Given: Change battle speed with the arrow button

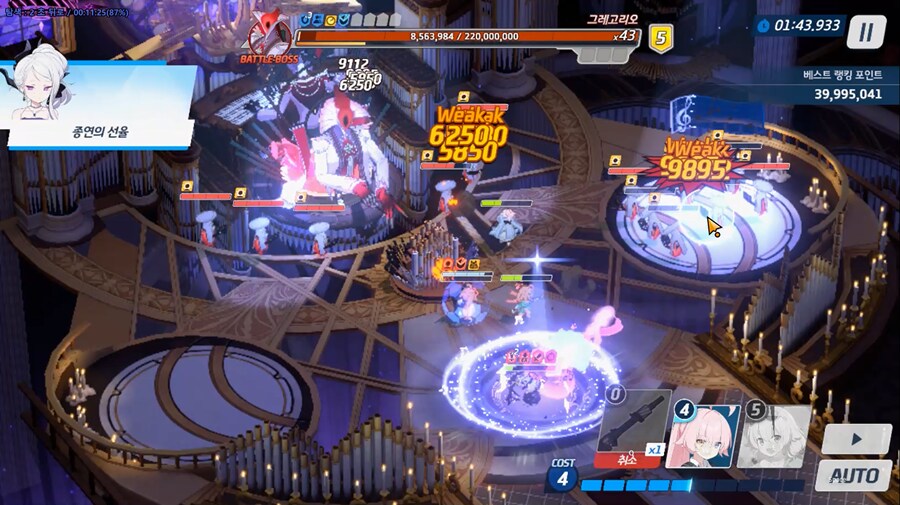Looking at the screenshot, I should 856,439.
